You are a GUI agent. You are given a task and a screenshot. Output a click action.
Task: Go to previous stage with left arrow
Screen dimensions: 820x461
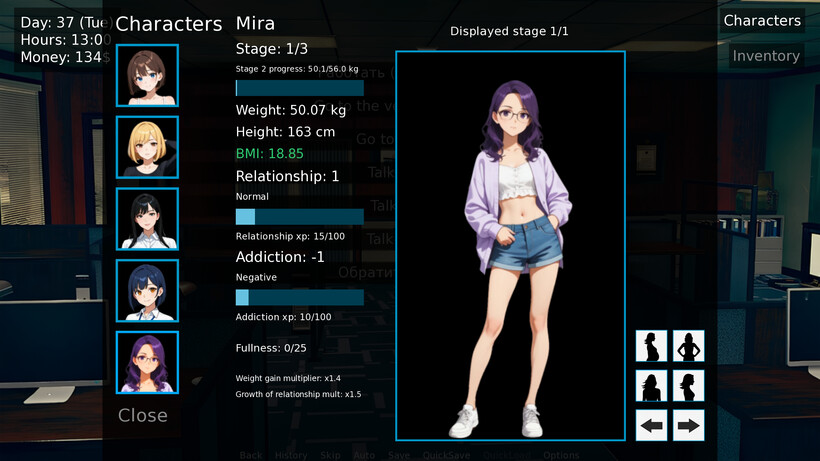pyautogui.click(x=652, y=425)
